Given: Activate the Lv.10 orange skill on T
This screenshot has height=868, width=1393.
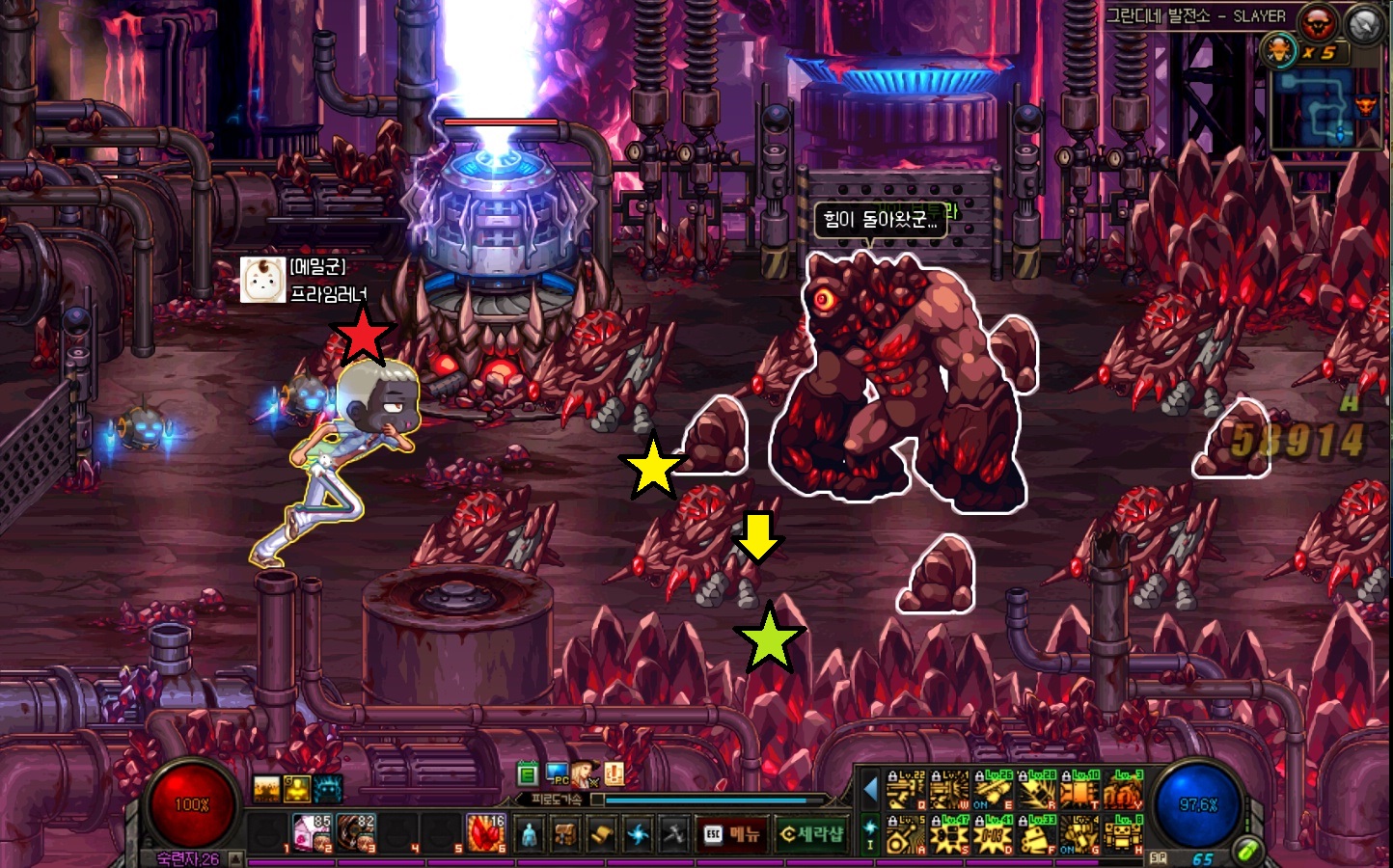Looking at the screenshot, I should [x=1079, y=791].
